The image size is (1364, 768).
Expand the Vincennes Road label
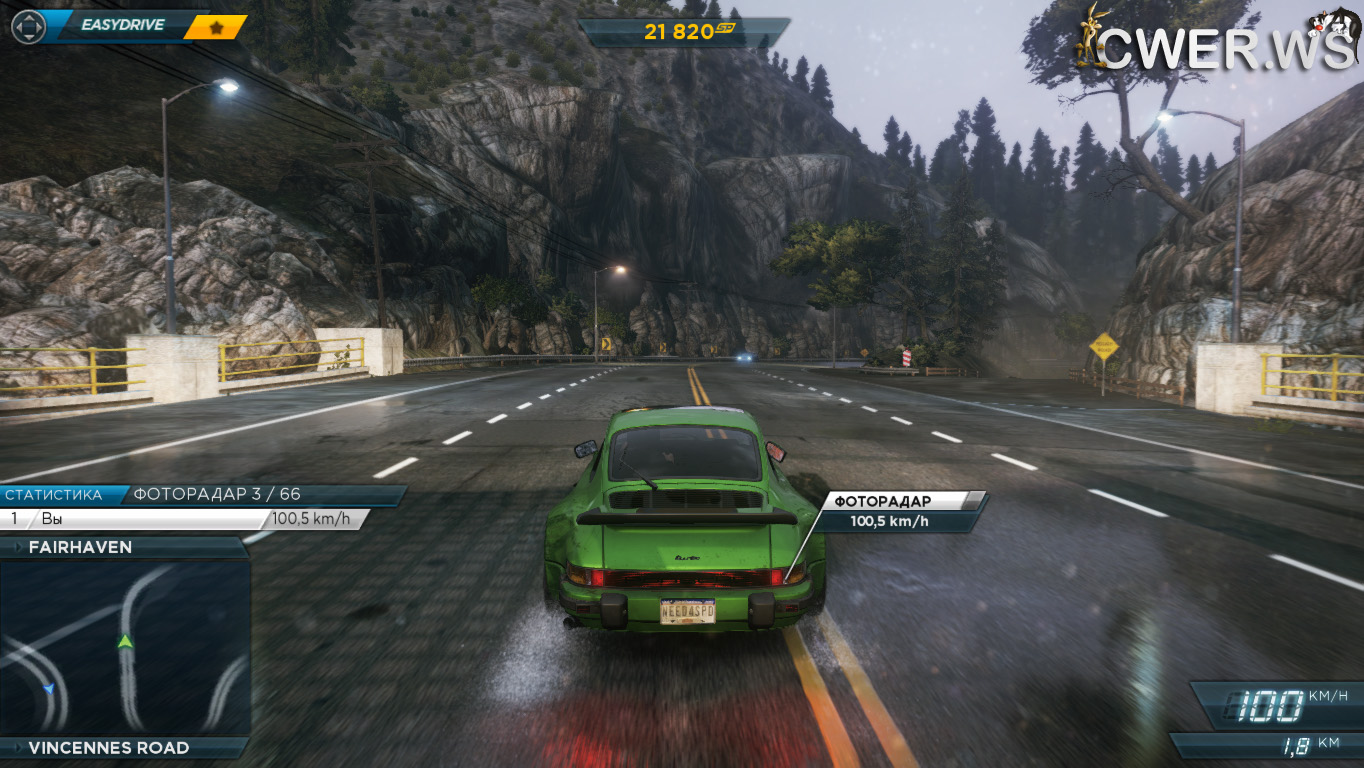click(124, 748)
